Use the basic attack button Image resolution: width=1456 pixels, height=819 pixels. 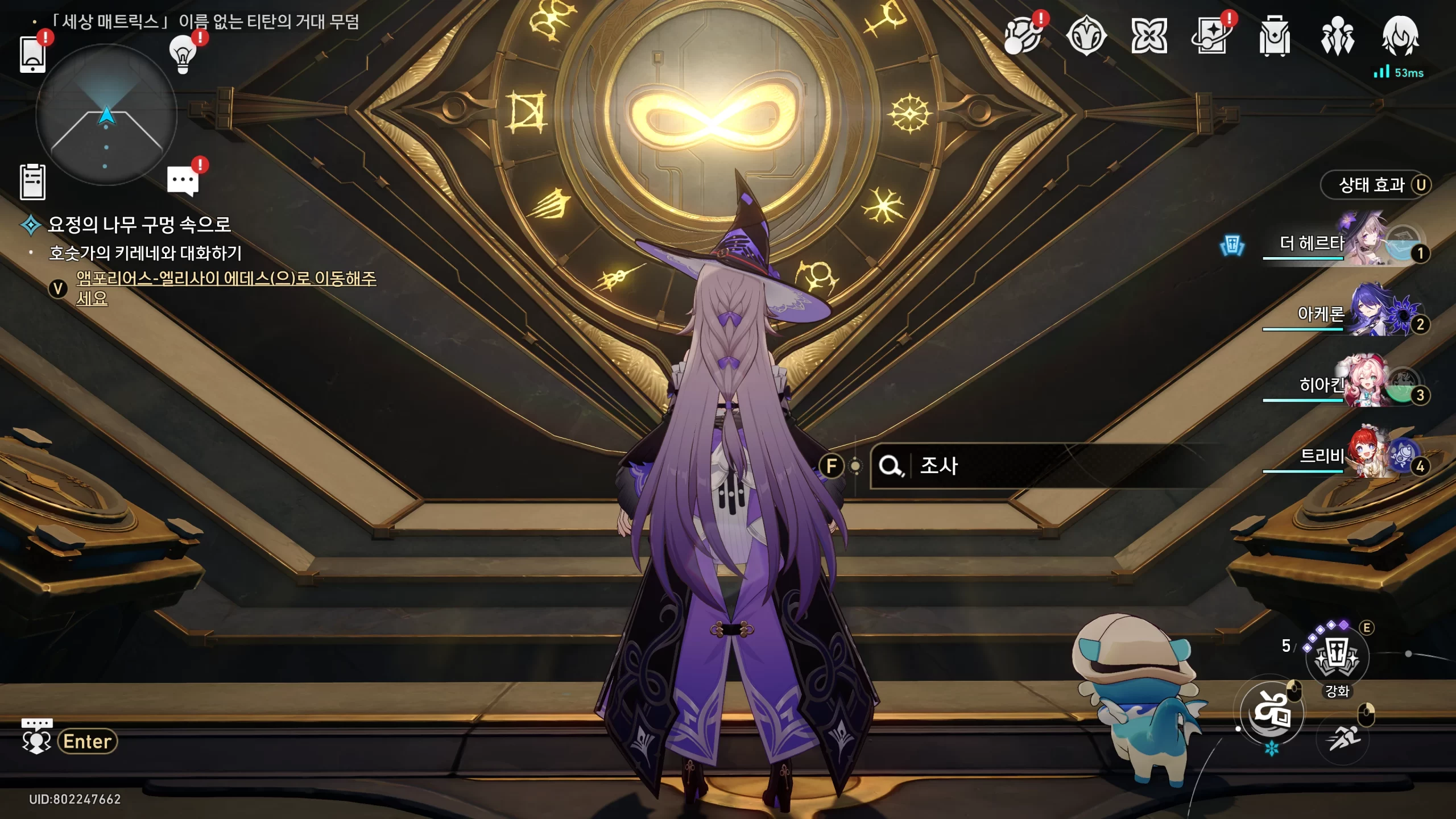point(1272,713)
